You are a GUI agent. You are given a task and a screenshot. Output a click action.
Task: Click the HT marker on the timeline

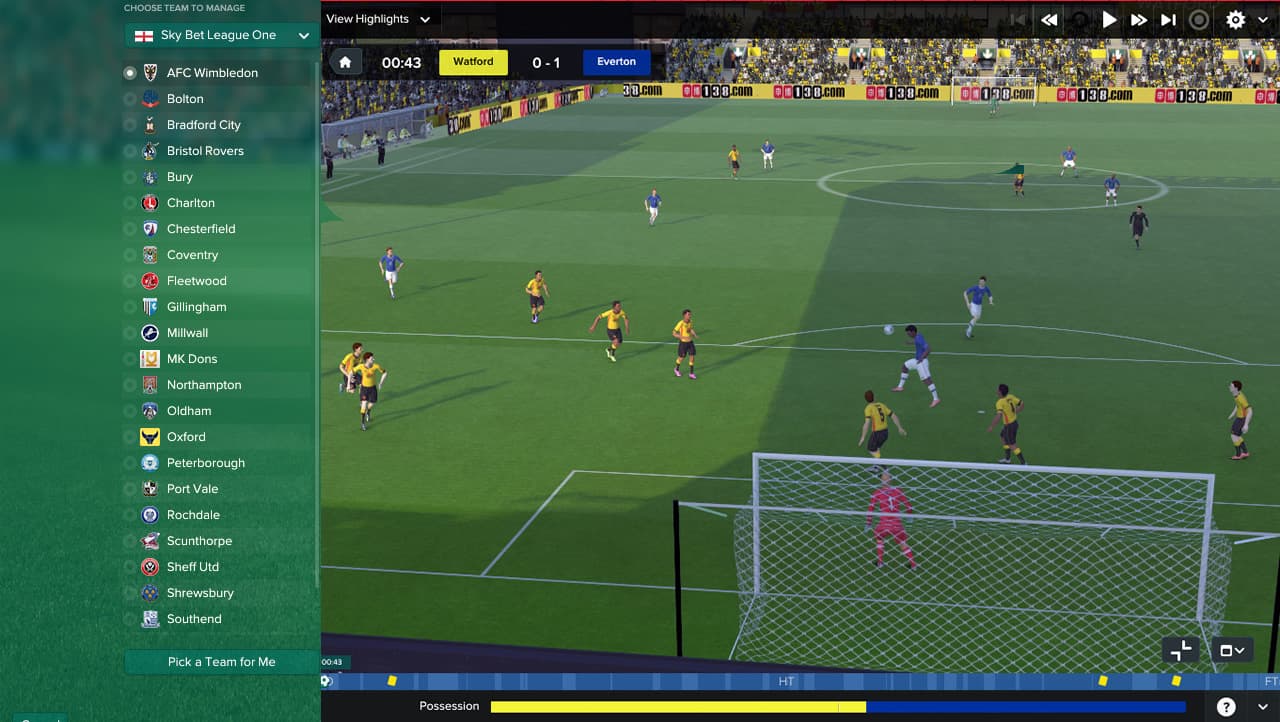click(786, 681)
